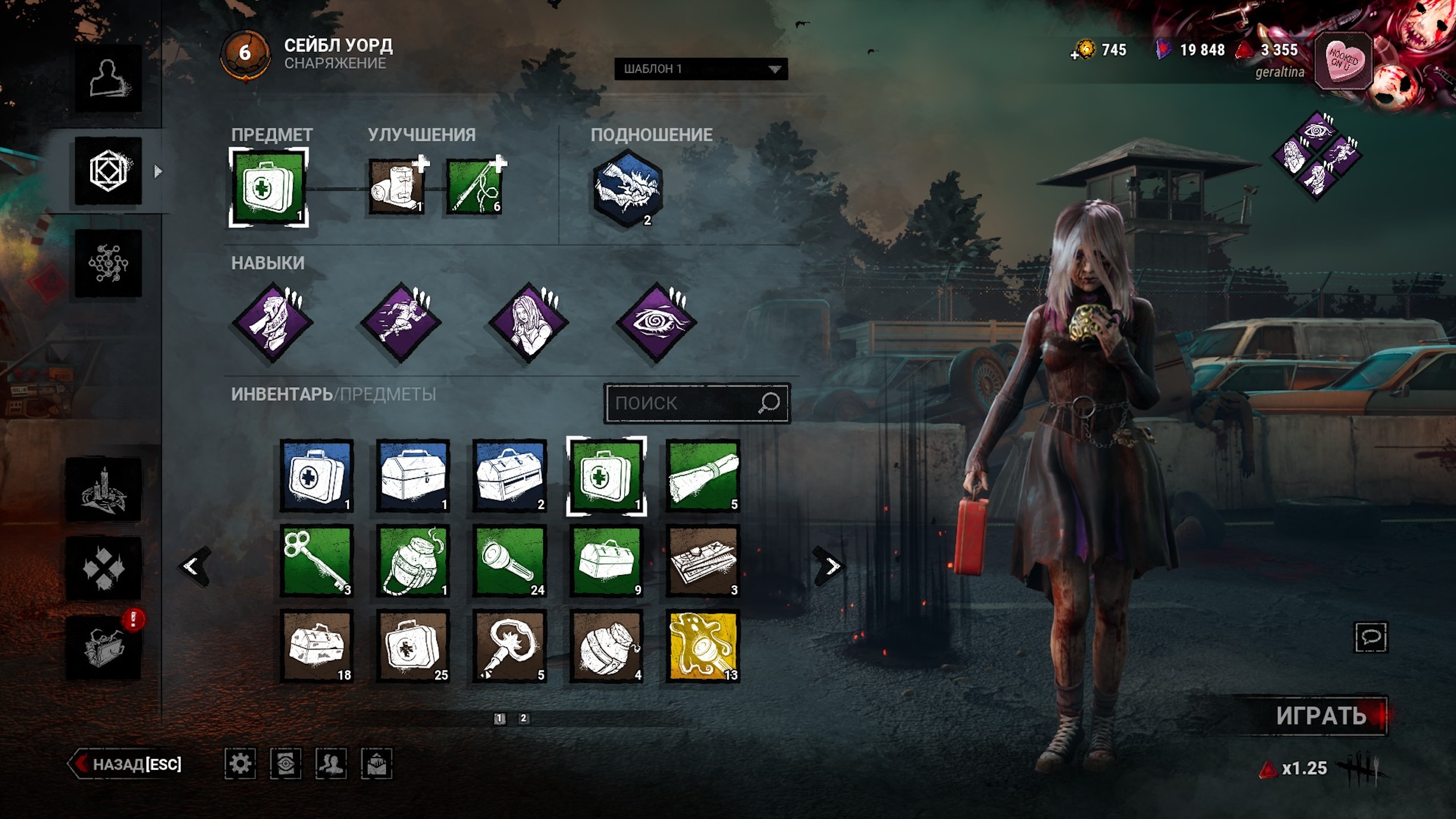Image resolution: width=1456 pixels, height=819 pixels.
Task: Go to the next inventory page arrow
Action: tap(829, 565)
